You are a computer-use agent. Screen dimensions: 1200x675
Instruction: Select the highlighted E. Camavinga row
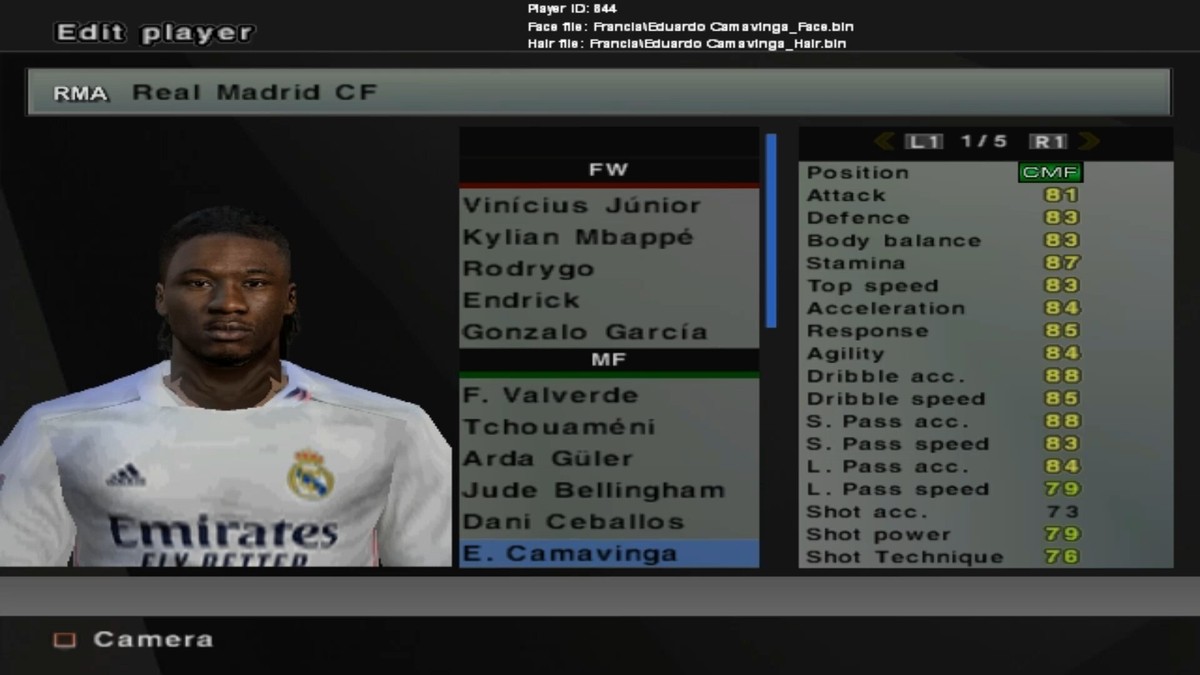(608, 553)
